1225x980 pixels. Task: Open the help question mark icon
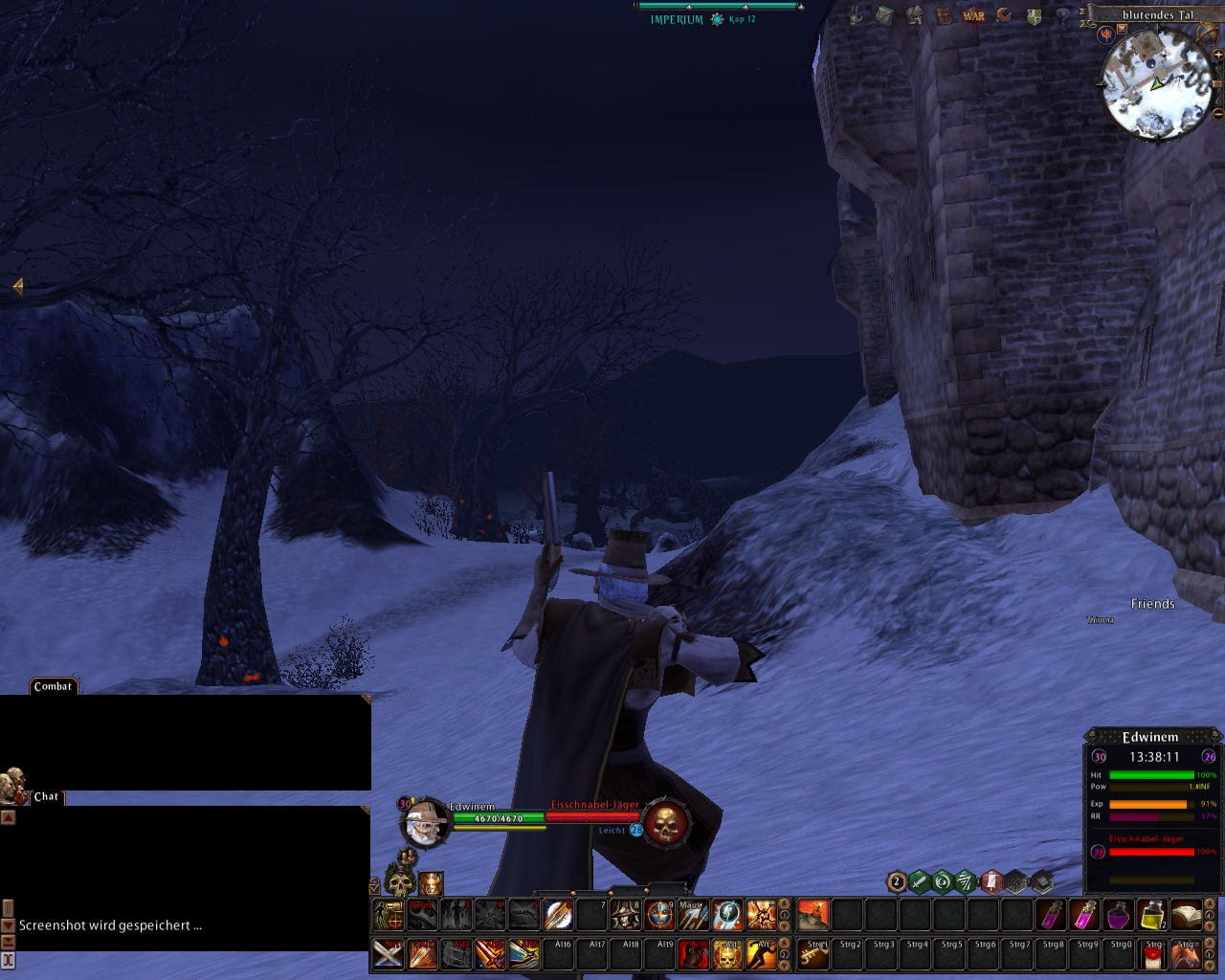(x=1062, y=16)
